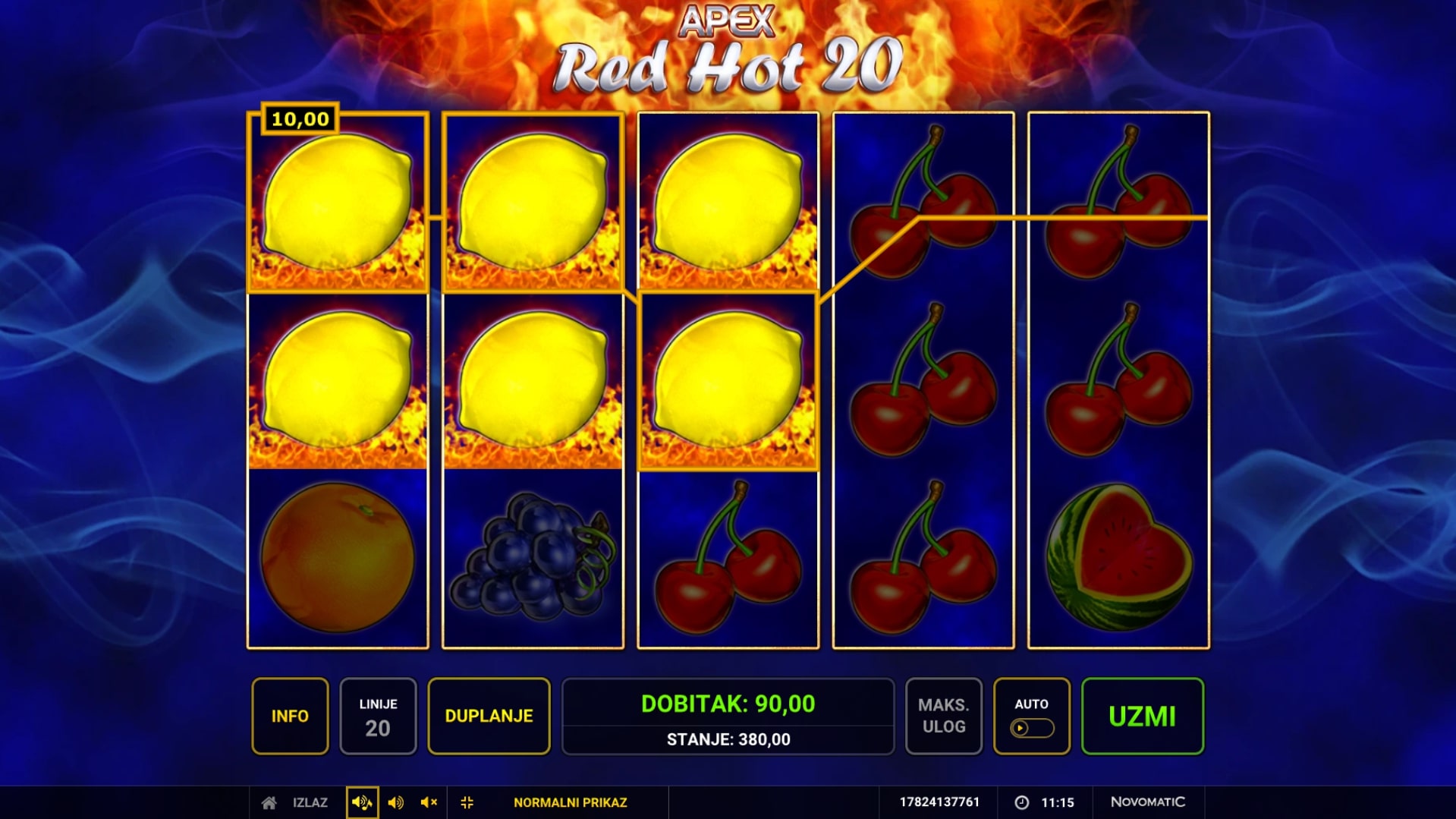The width and height of the screenshot is (1456, 819).
Task: Exit the game via IZLAZ
Action: [x=296, y=802]
